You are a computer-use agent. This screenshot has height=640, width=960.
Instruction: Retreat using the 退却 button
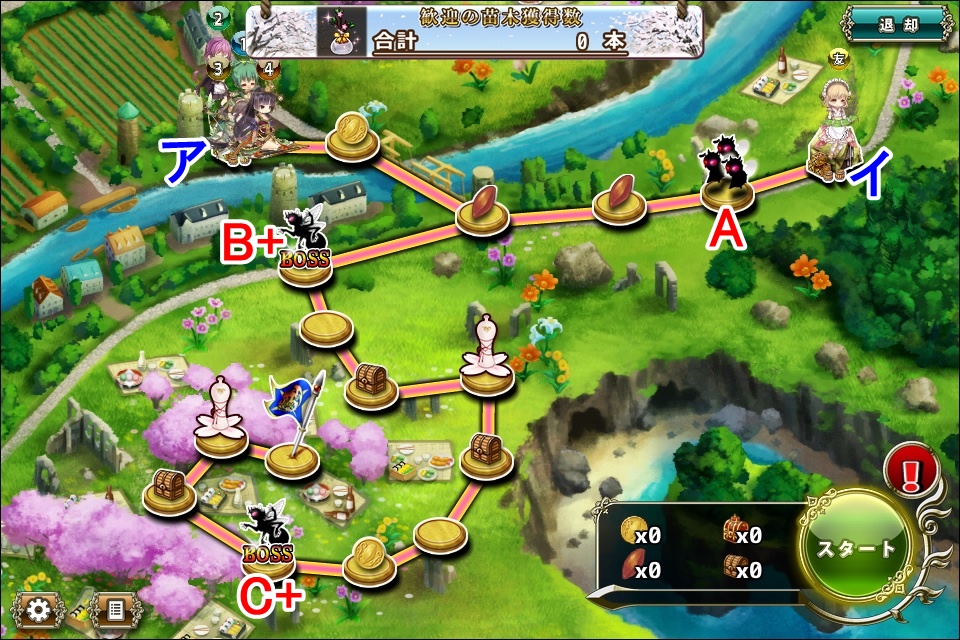(x=896, y=23)
